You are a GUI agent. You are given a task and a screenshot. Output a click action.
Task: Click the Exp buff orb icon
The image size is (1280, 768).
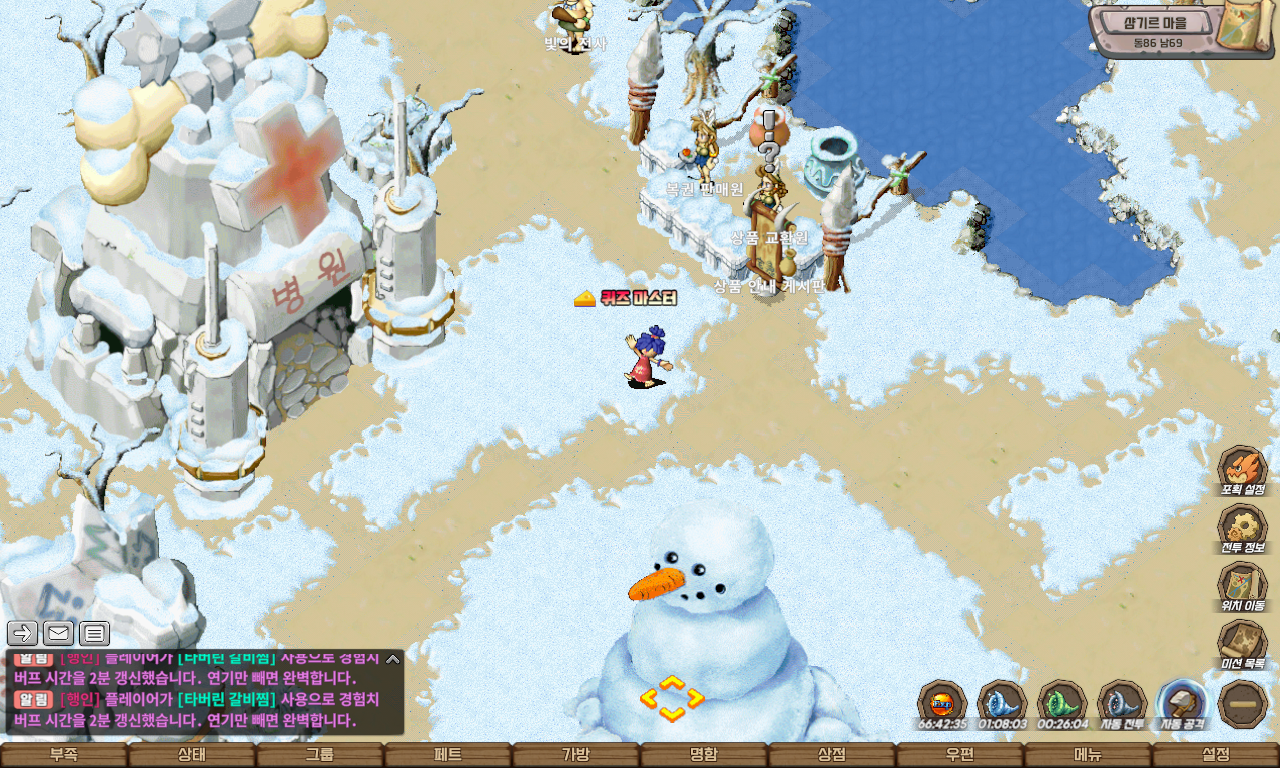point(942,702)
